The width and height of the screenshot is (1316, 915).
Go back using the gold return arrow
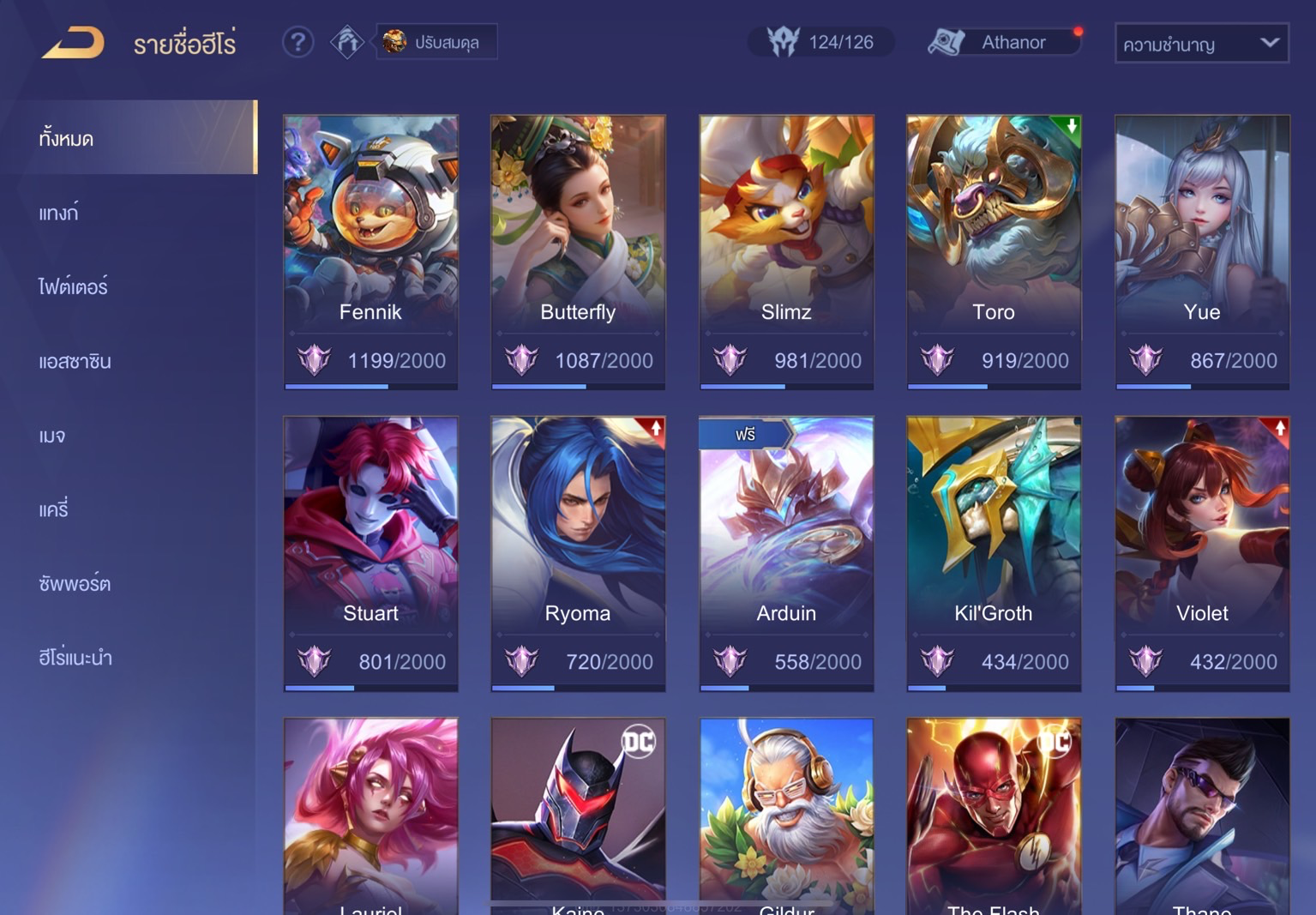click(74, 42)
